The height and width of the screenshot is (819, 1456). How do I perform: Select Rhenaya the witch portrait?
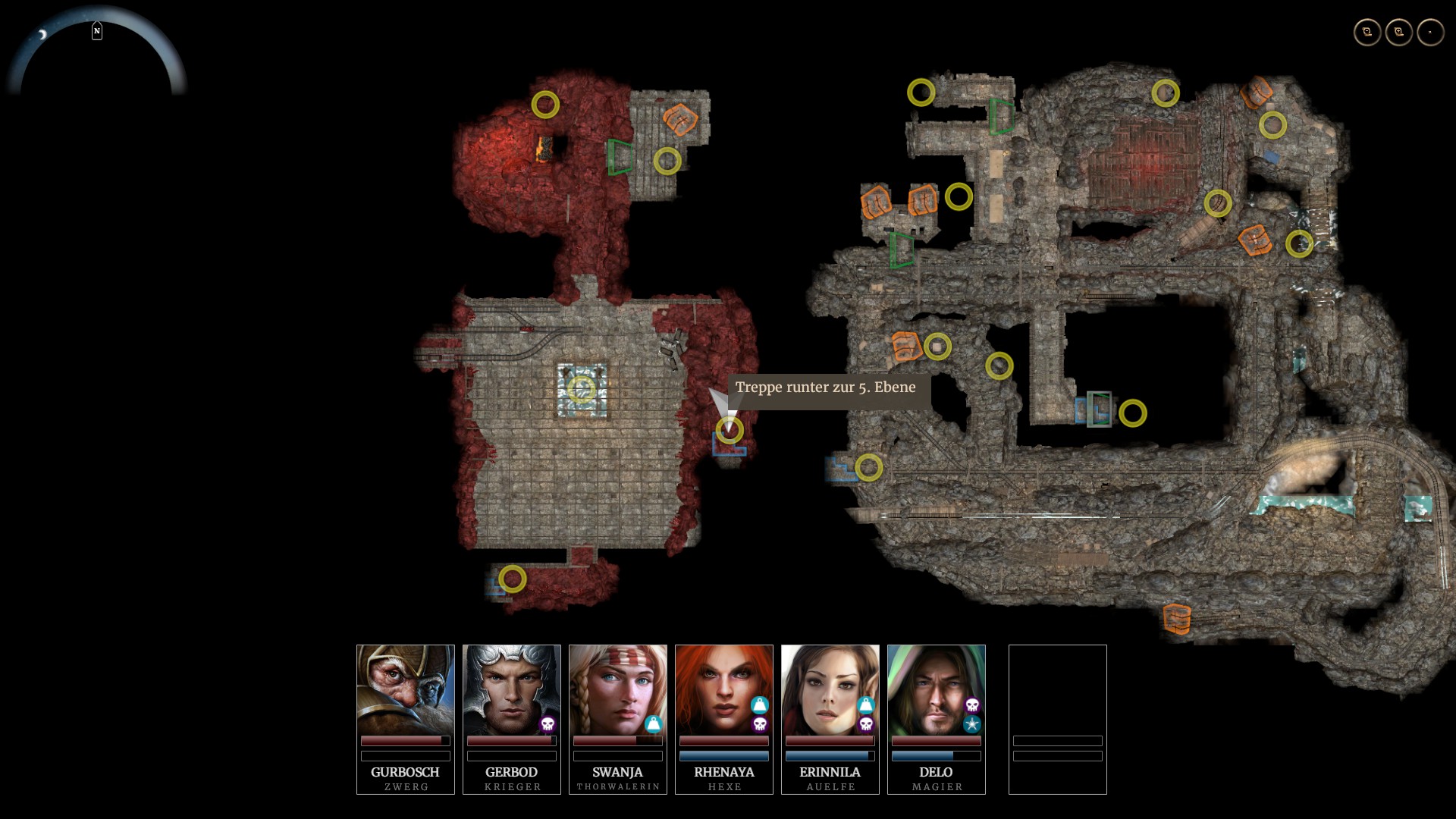pyautogui.click(x=724, y=689)
